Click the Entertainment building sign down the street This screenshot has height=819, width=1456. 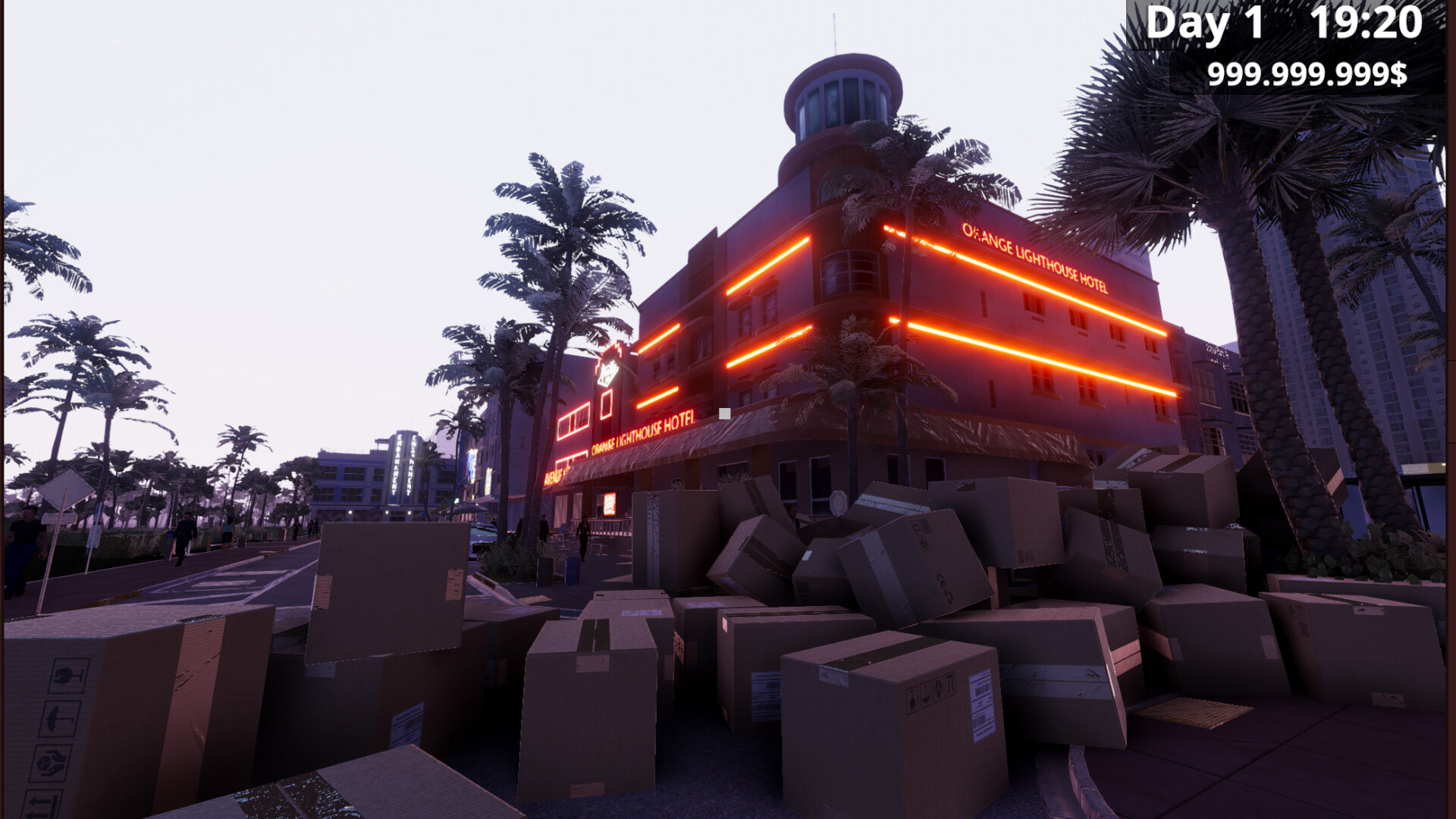click(396, 465)
